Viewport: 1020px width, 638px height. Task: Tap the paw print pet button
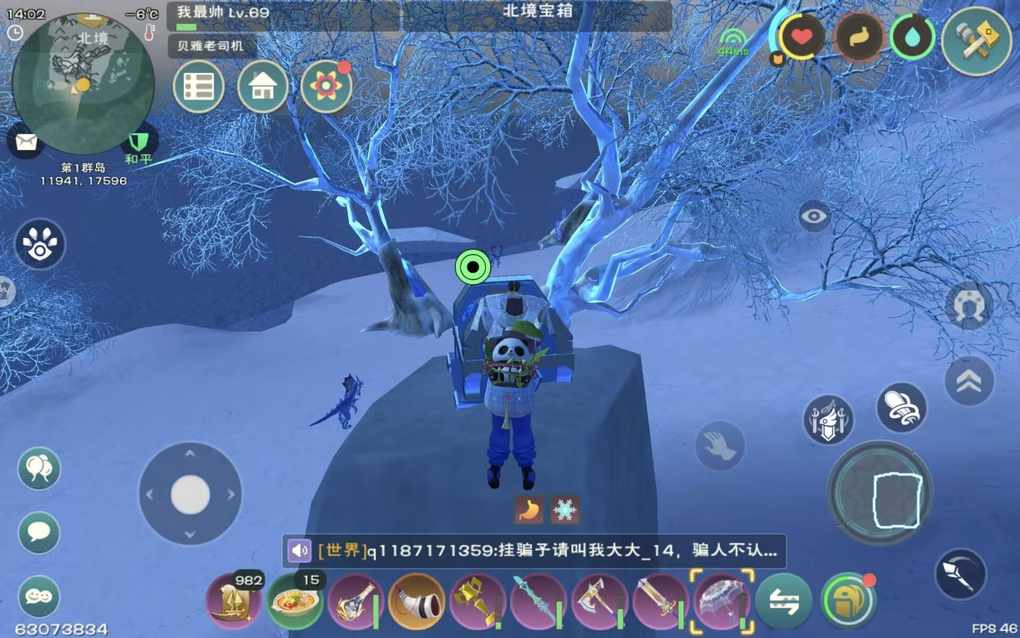40,245
